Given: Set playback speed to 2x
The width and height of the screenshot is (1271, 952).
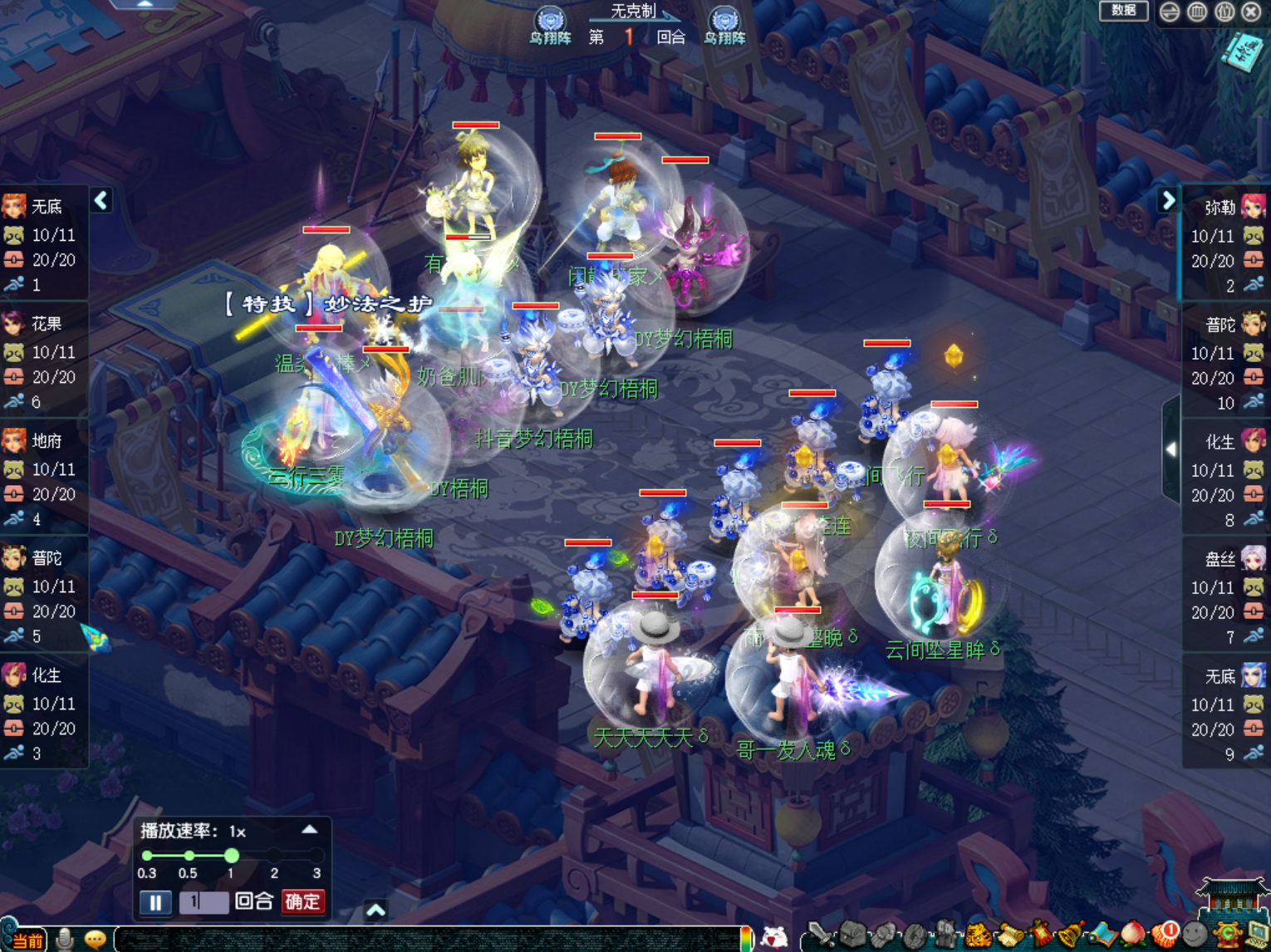Looking at the screenshot, I should tap(274, 856).
